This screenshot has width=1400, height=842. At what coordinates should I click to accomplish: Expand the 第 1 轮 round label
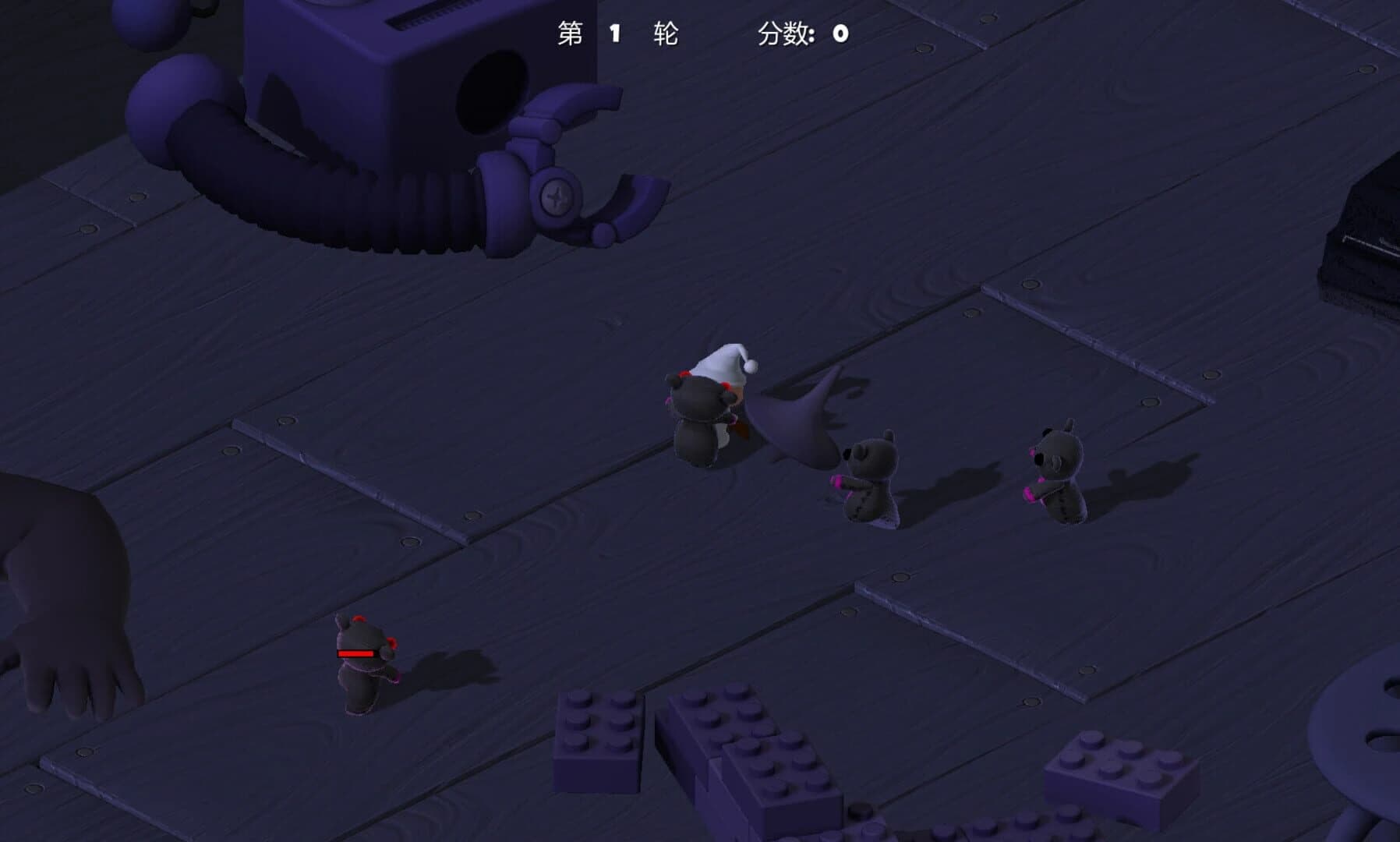(620, 34)
